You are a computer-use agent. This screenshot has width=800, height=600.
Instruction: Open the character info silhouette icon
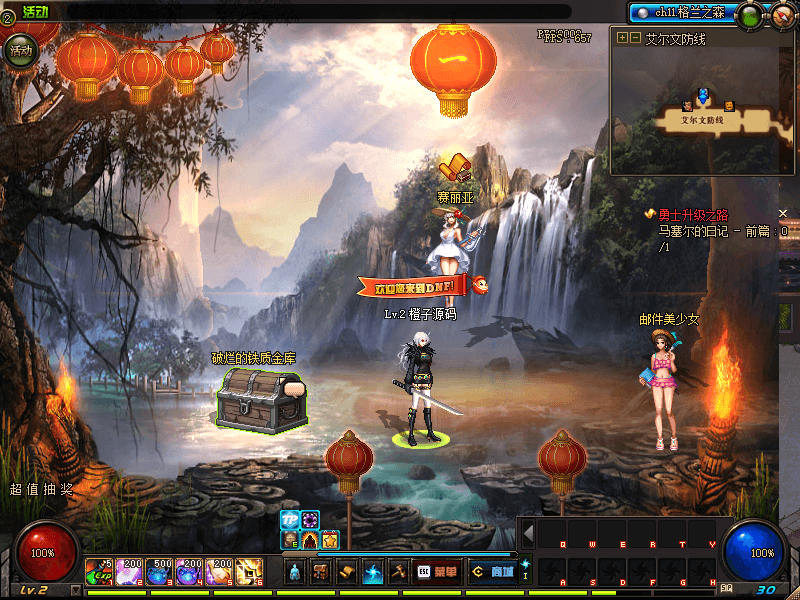pos(295,571)
